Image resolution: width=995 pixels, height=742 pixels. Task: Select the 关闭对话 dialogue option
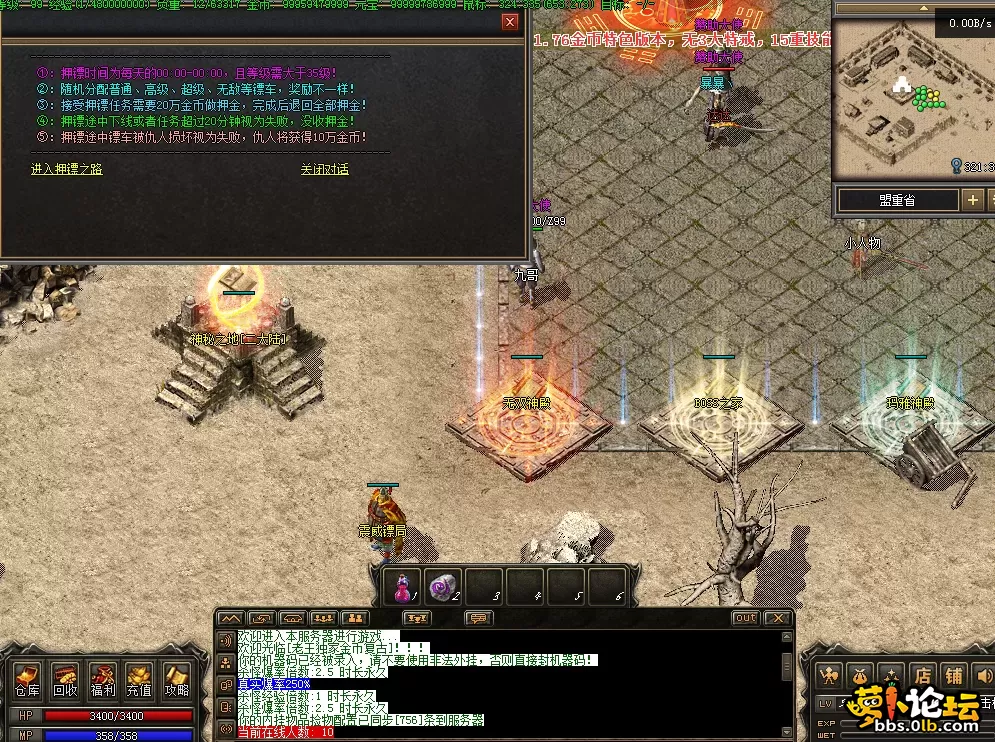(325, 169)
